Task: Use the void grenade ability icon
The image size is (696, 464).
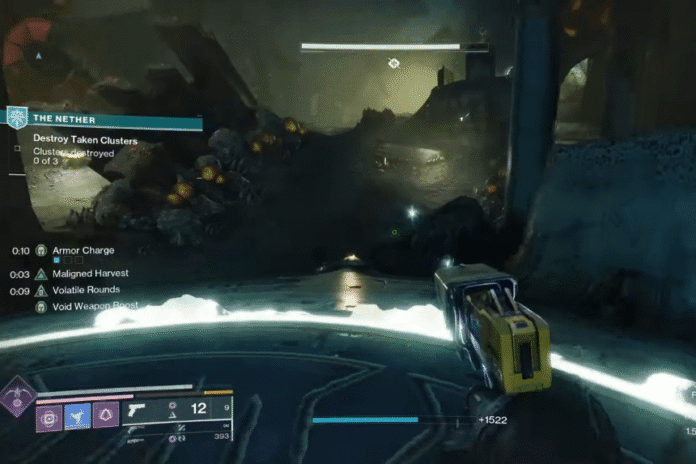Action: [x=48, y=416]
